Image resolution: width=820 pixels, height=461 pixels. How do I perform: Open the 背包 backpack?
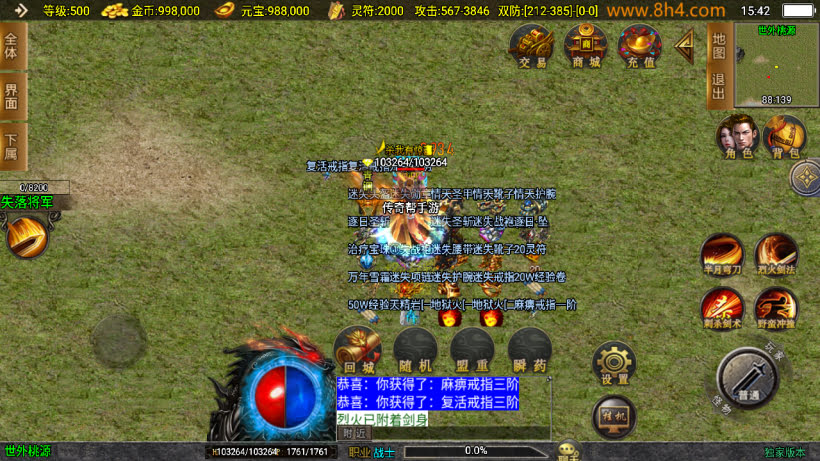[x=784, y=137]
